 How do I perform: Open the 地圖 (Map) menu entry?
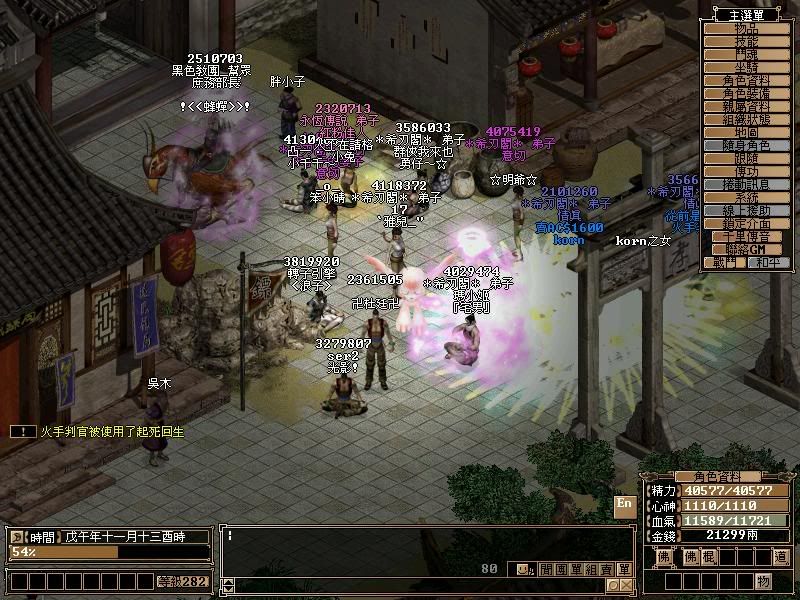point(746,133)
